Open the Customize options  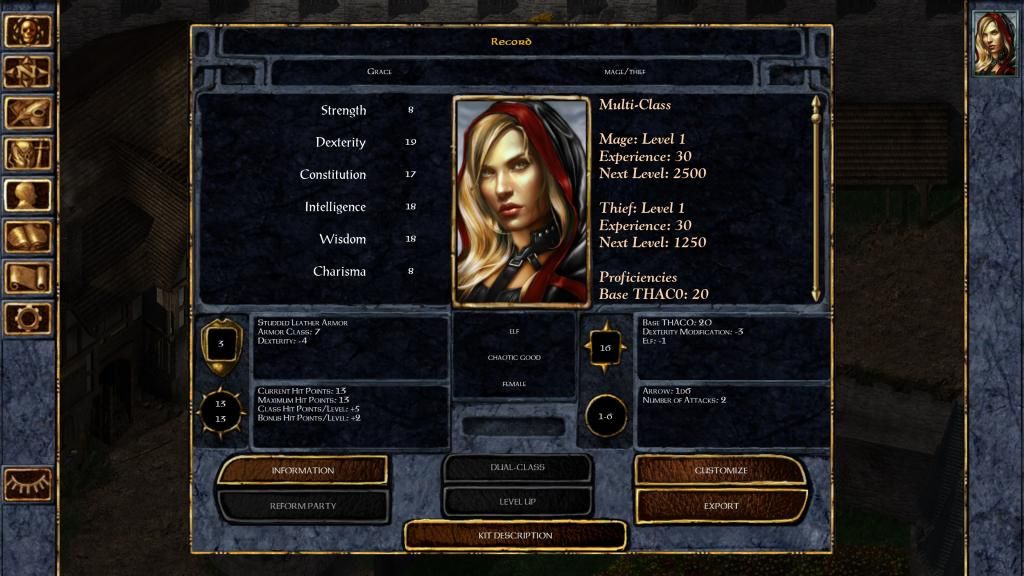point(720,470)
